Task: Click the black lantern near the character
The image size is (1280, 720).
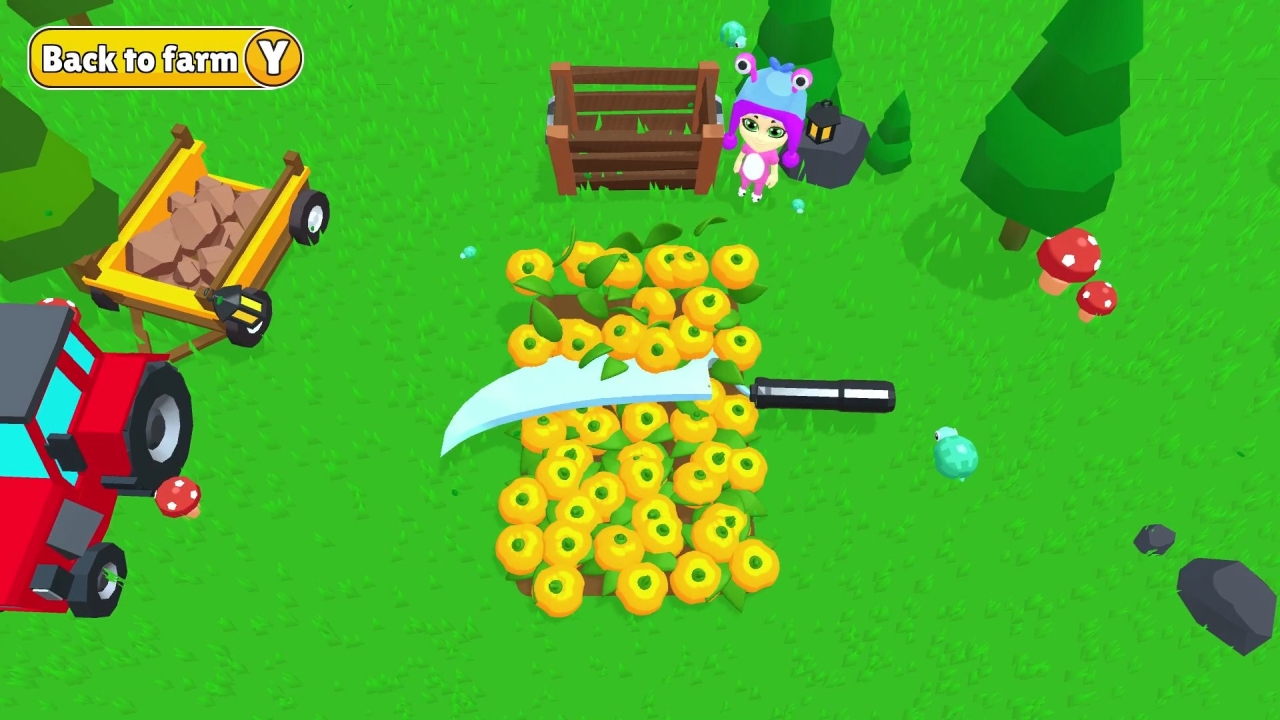Action: [820, 120]
